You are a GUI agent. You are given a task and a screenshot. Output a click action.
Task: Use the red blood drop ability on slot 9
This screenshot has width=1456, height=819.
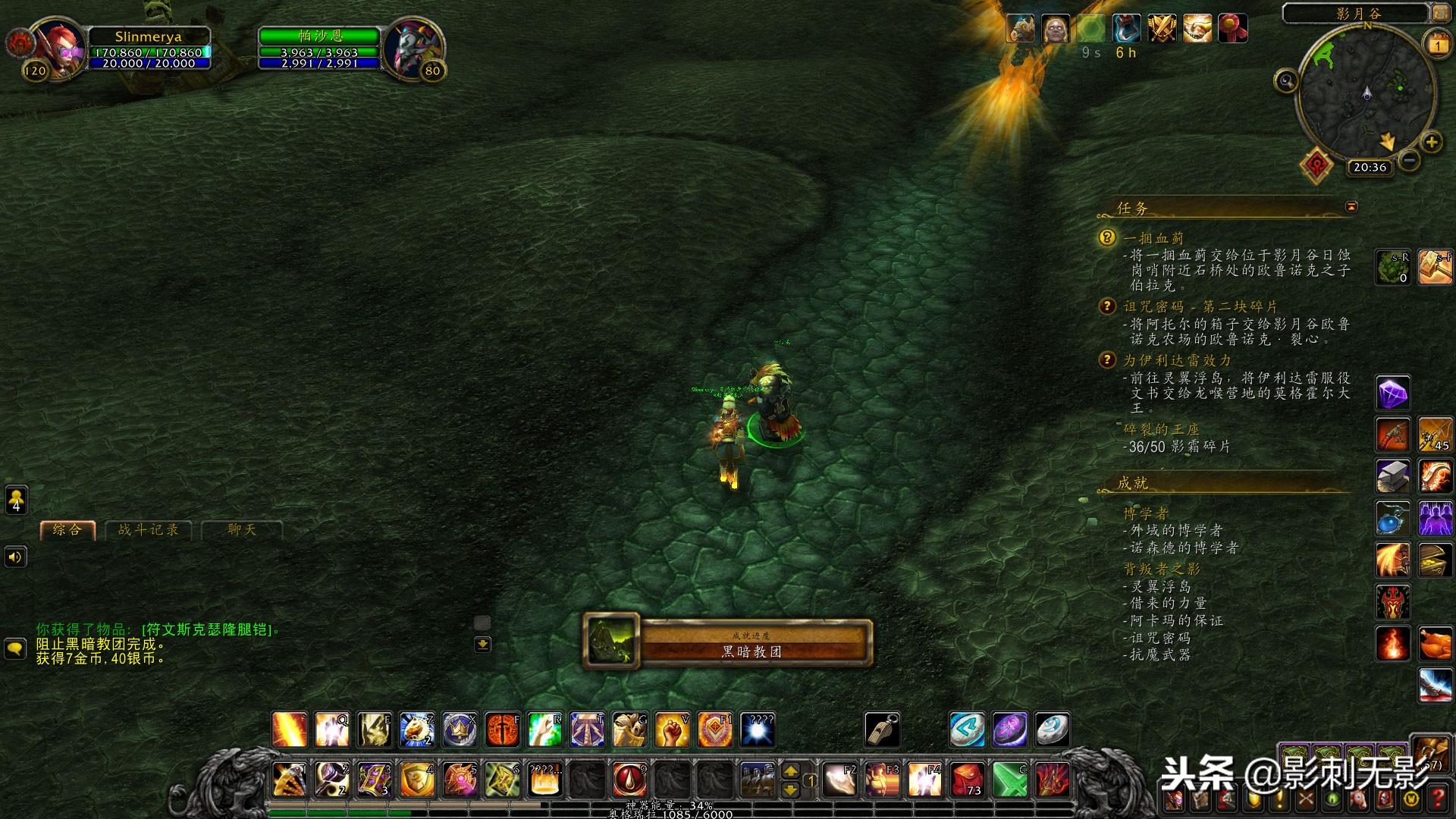pos(629,780)
